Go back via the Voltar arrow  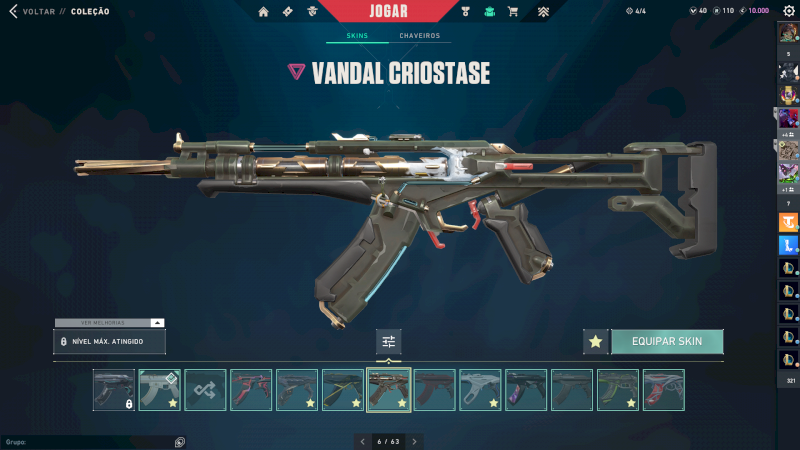[x=13, y=12]
